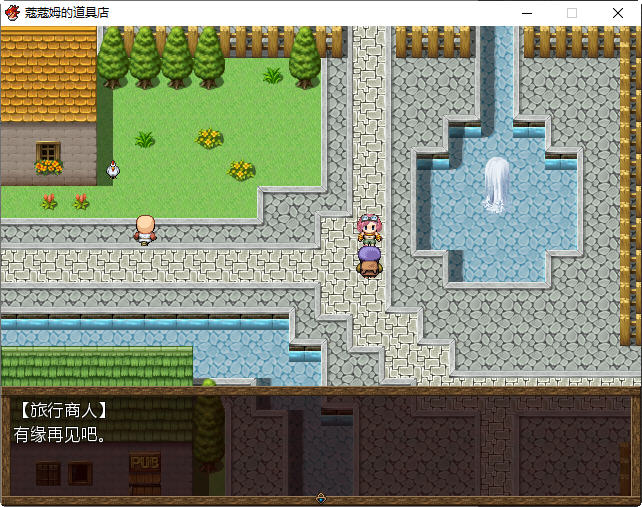Screen dimensions: 642x507
Task: Close the game window
Action: click(x=618, y=13)
